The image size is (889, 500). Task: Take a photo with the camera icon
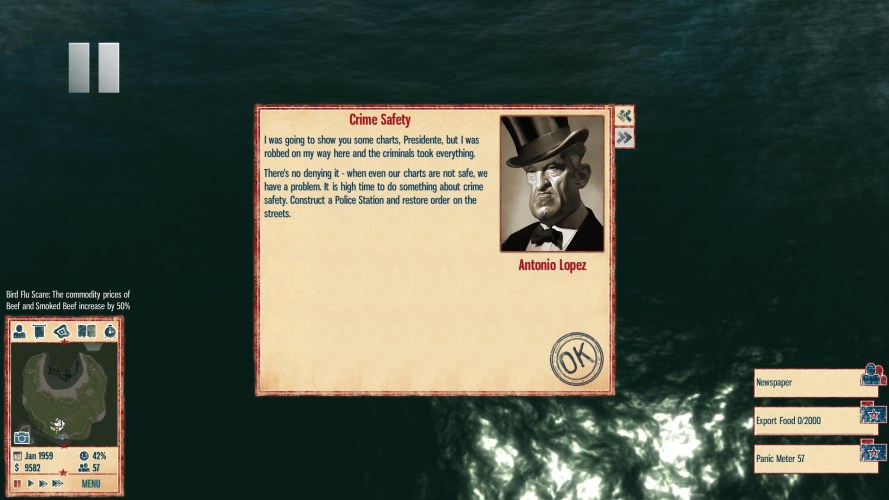(22, 437)
